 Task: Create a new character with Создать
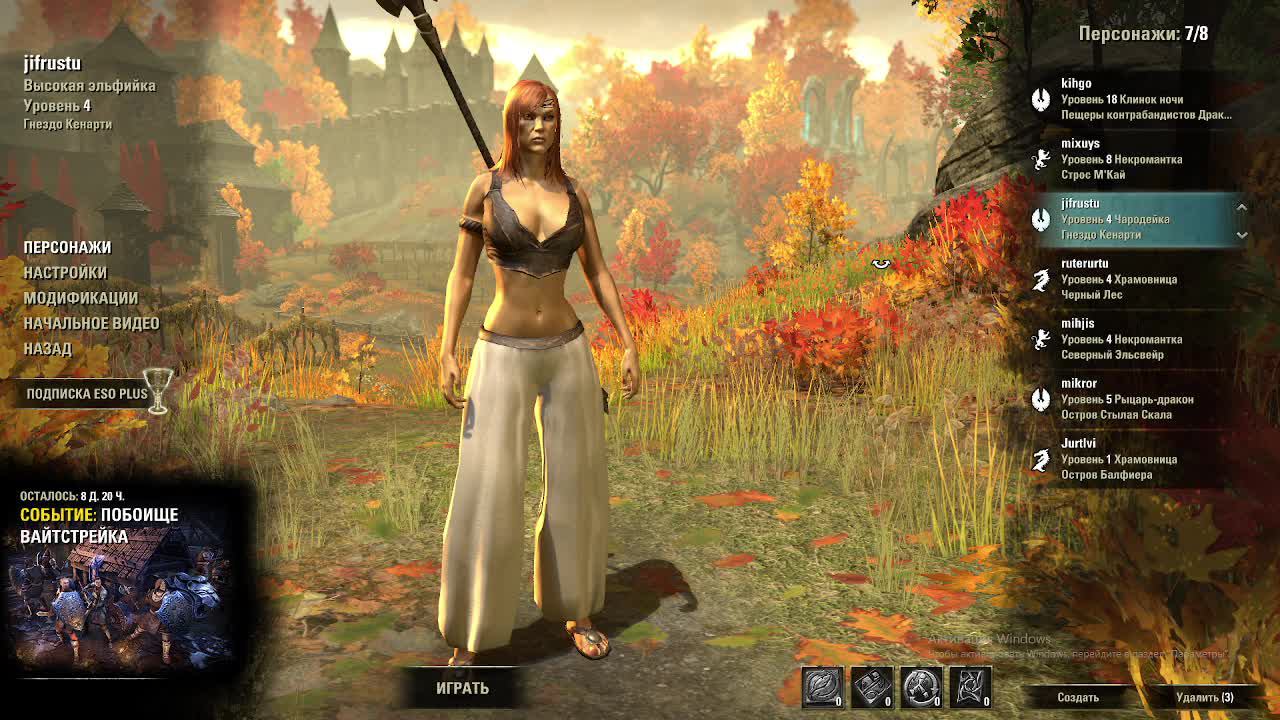click(x=1078, y=697)
